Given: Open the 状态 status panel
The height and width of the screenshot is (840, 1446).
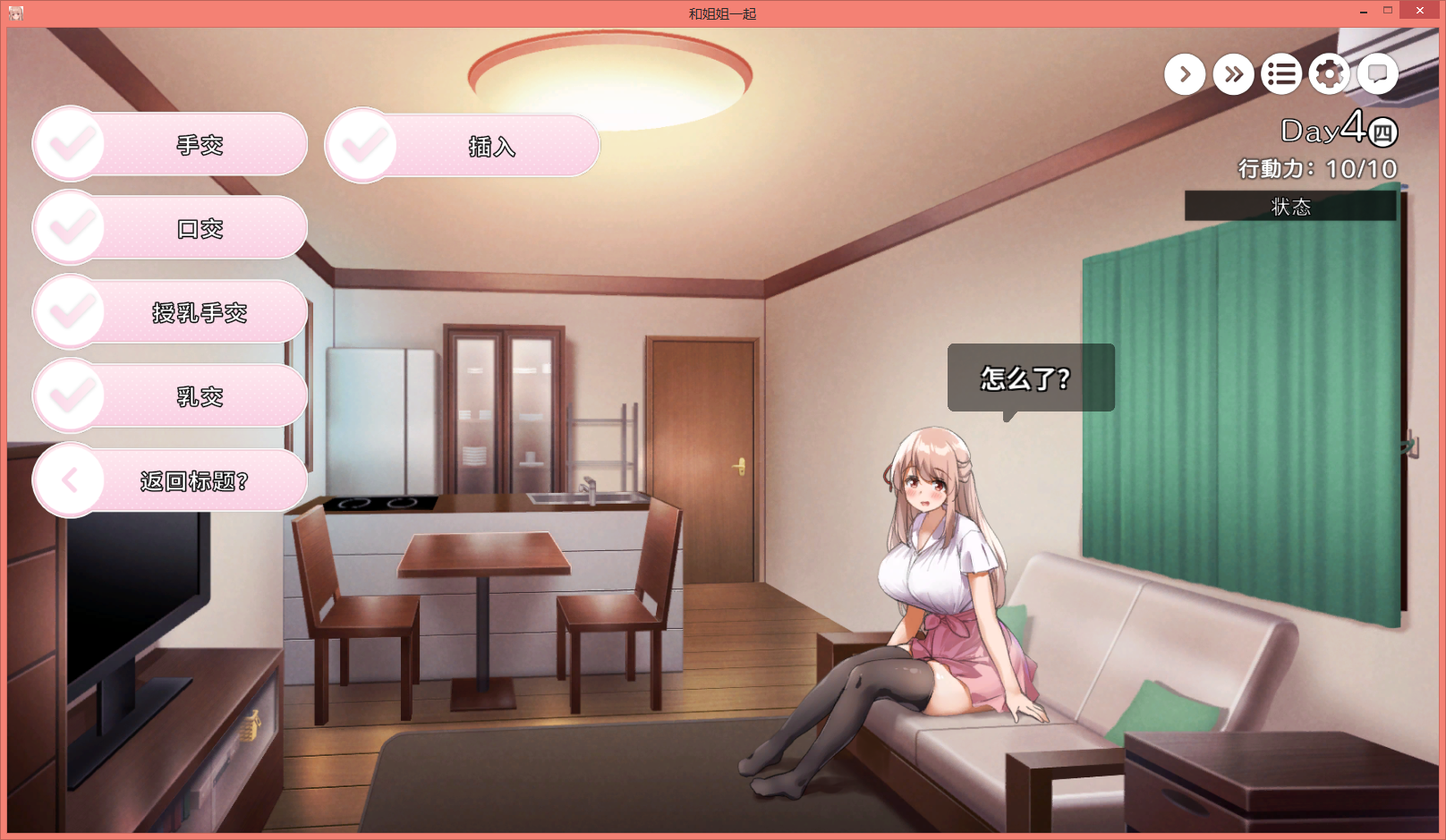Looking at the screenshot, I should tap(1290, 206).
